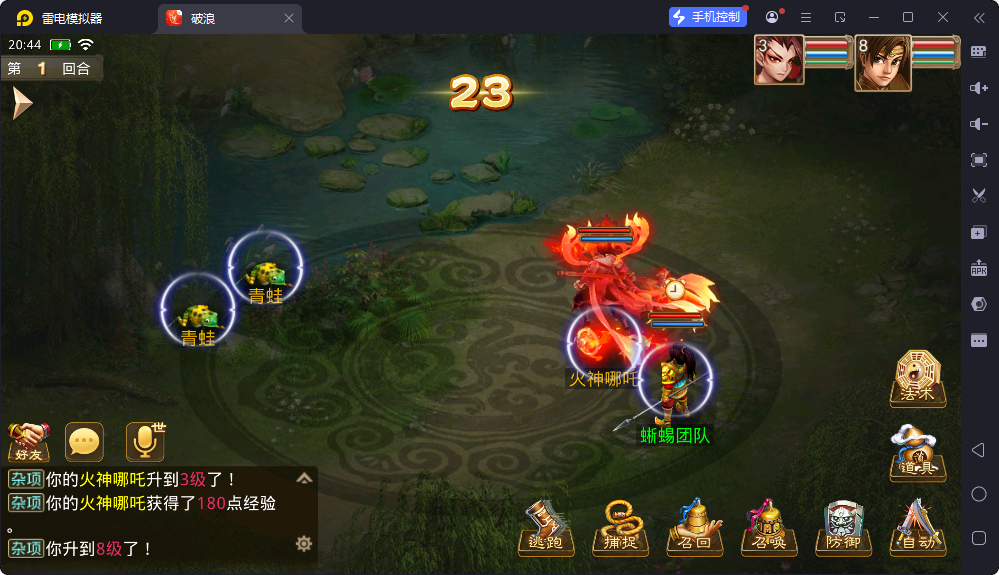Expand the chat log with the up arrow

tap(304, 478)
